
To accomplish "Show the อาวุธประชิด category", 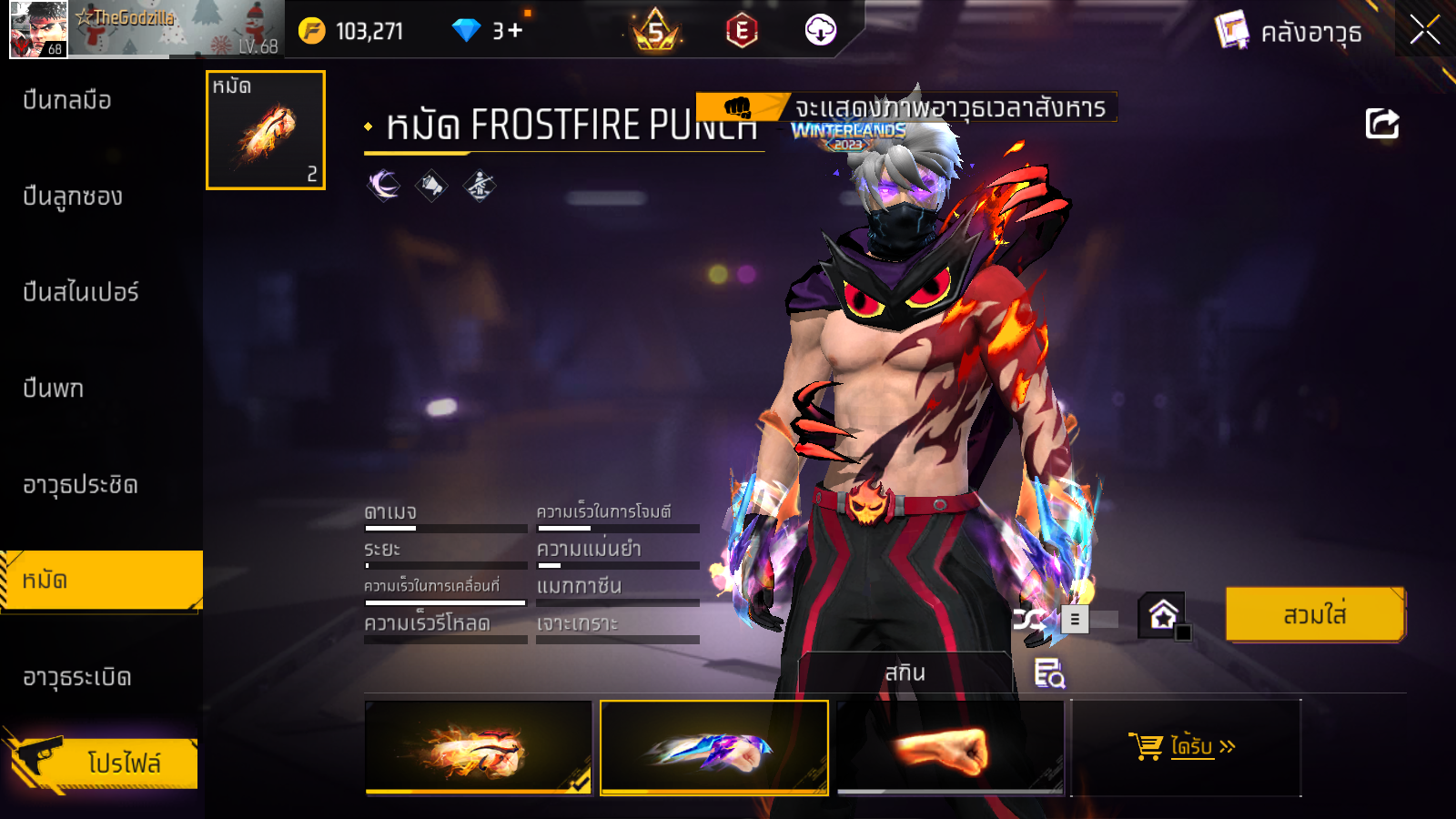I will coord(80,485).
